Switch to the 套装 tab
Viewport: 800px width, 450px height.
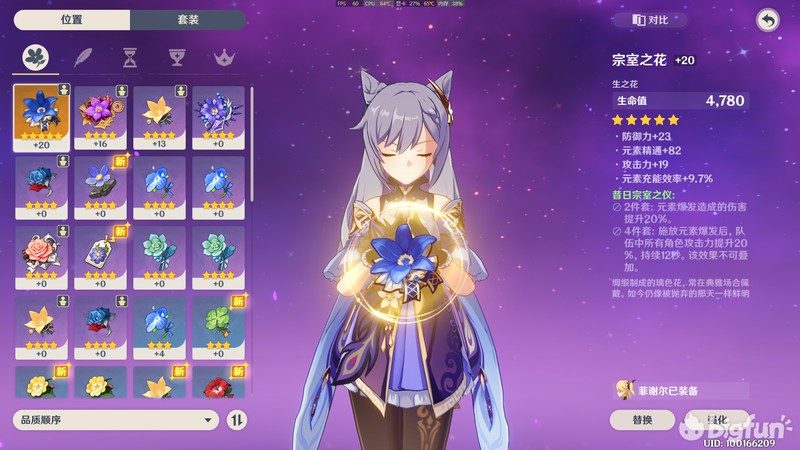click(x=189, y=19)
